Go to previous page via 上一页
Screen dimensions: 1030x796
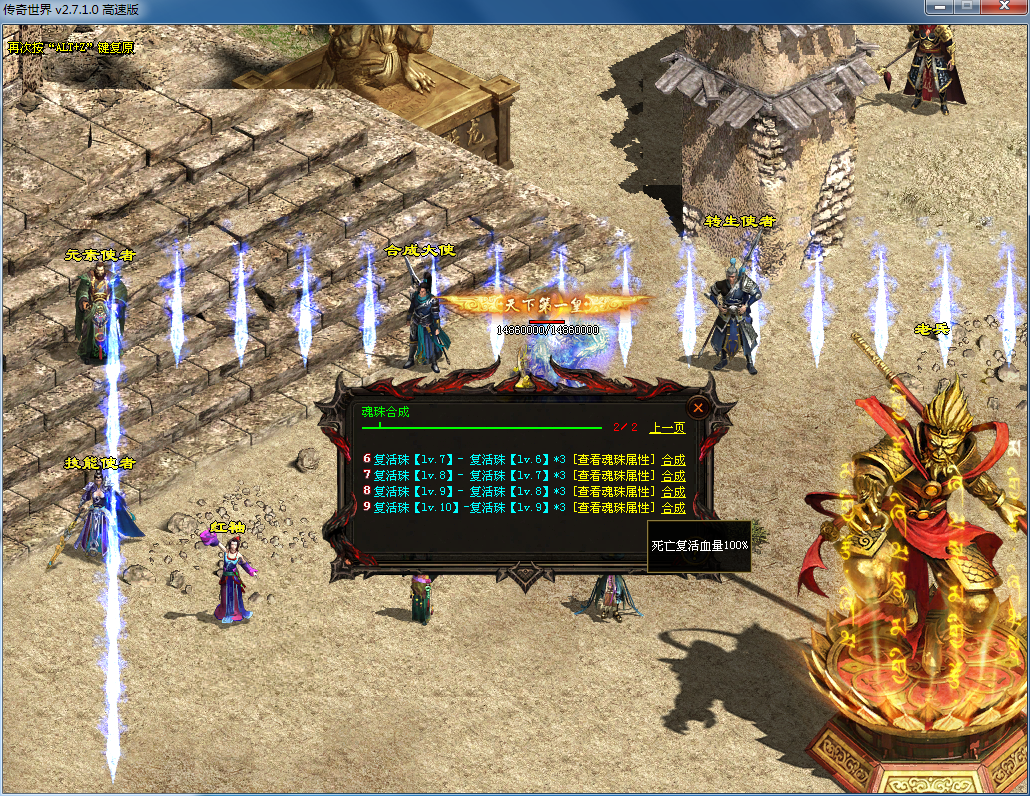pyautogui.click(x=667, y=428)
